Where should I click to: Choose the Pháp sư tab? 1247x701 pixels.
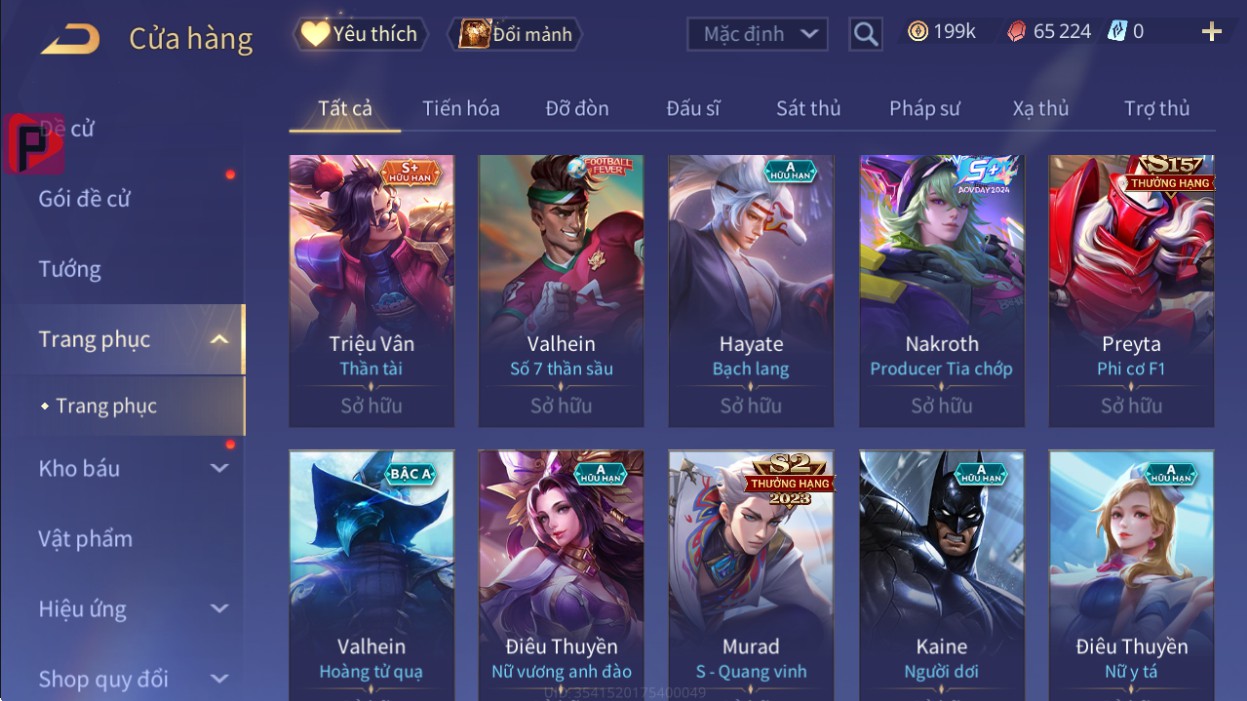click(x=924, y=108)
